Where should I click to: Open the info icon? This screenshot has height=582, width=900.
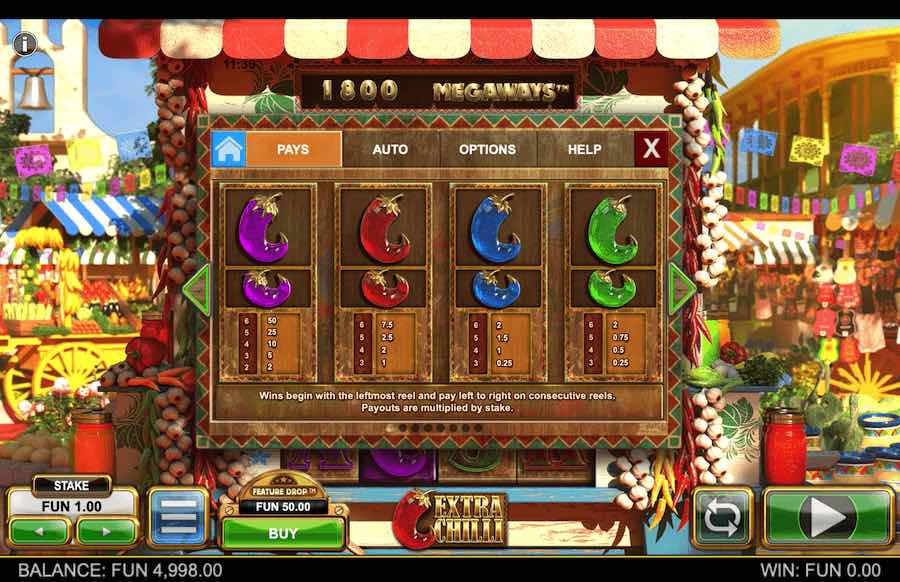click(24, 43)
